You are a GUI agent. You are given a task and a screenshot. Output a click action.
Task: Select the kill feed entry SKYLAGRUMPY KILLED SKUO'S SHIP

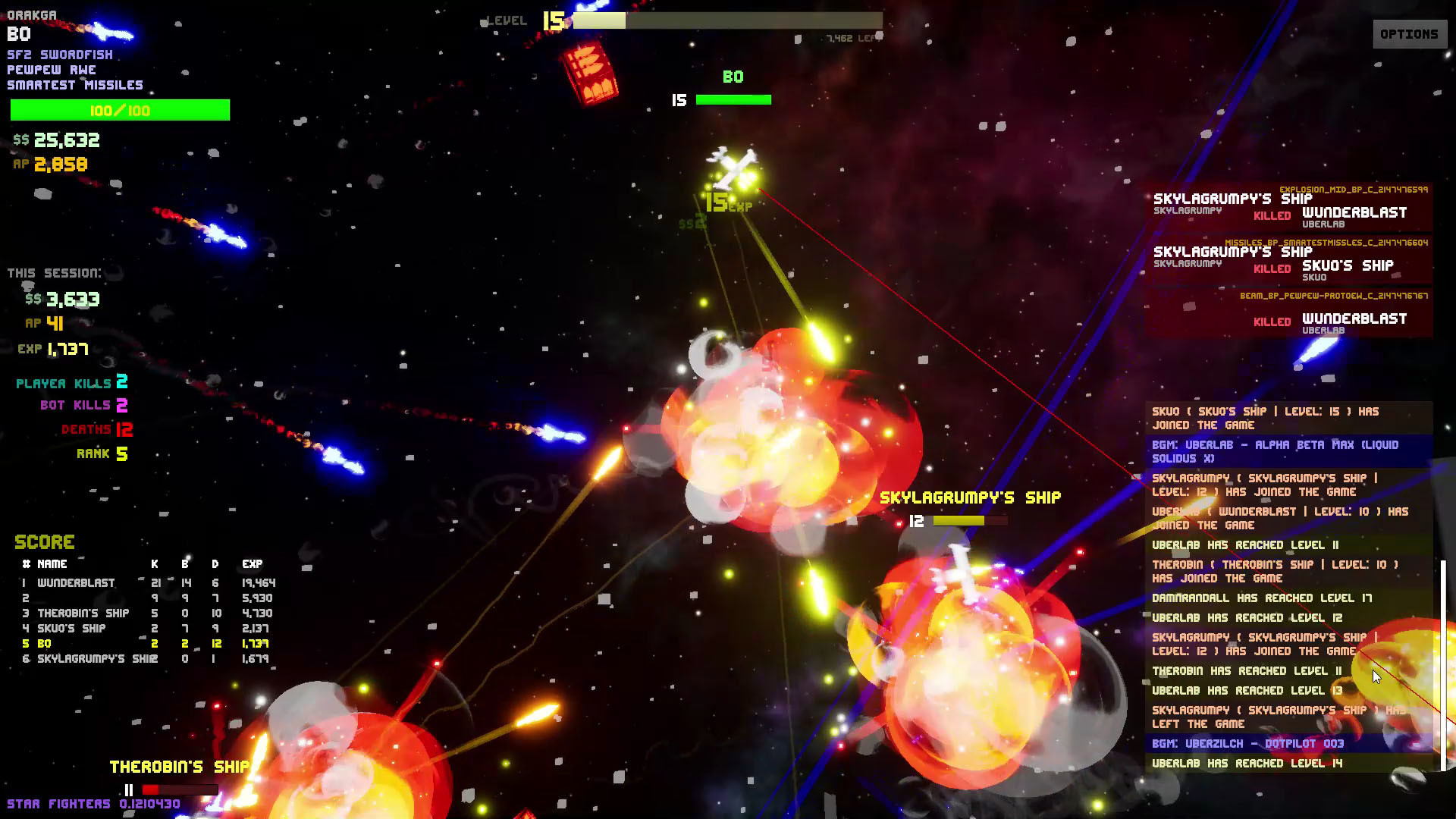click(1289, 262)
